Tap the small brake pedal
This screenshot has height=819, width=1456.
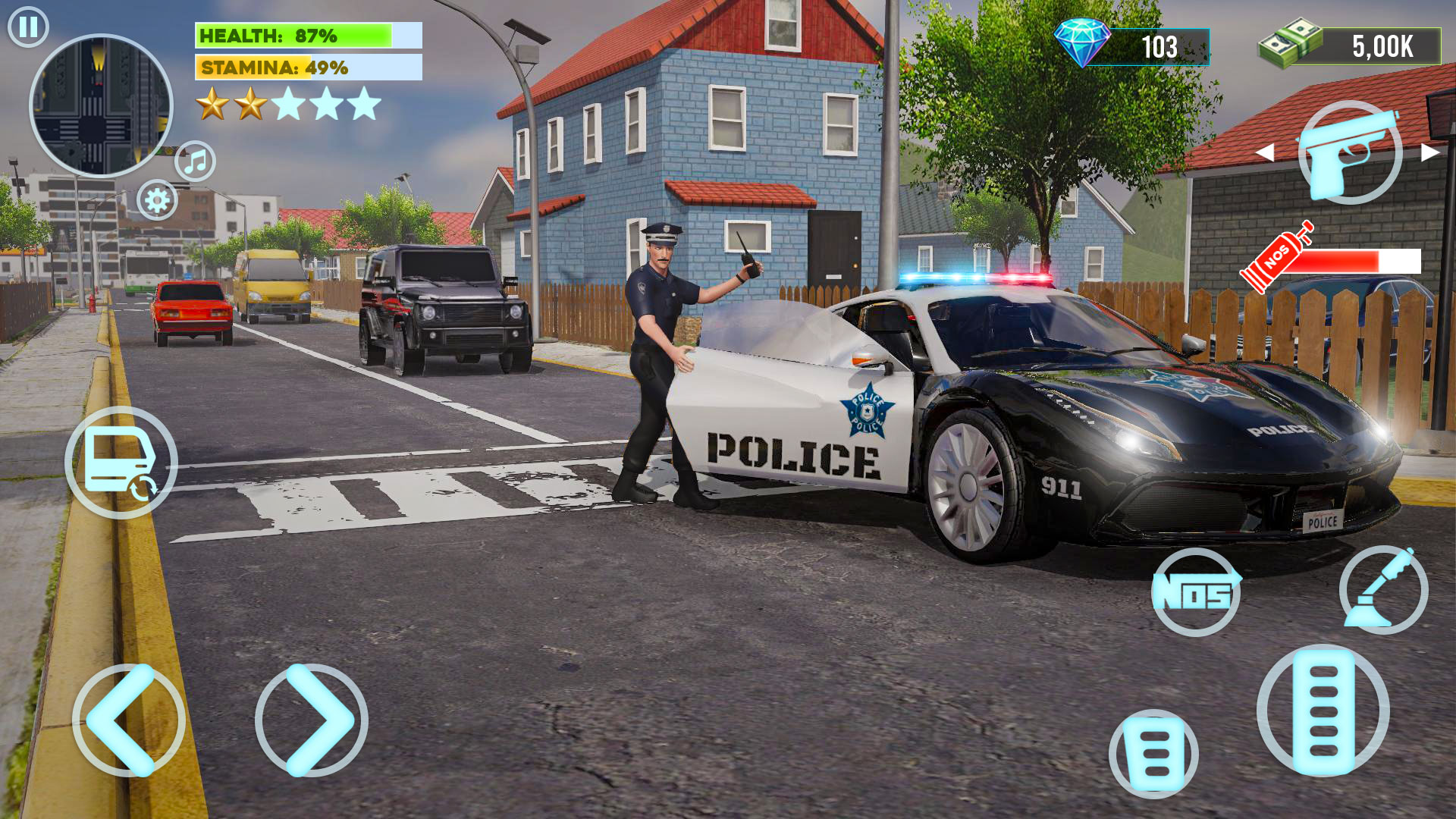[1153, 754]
